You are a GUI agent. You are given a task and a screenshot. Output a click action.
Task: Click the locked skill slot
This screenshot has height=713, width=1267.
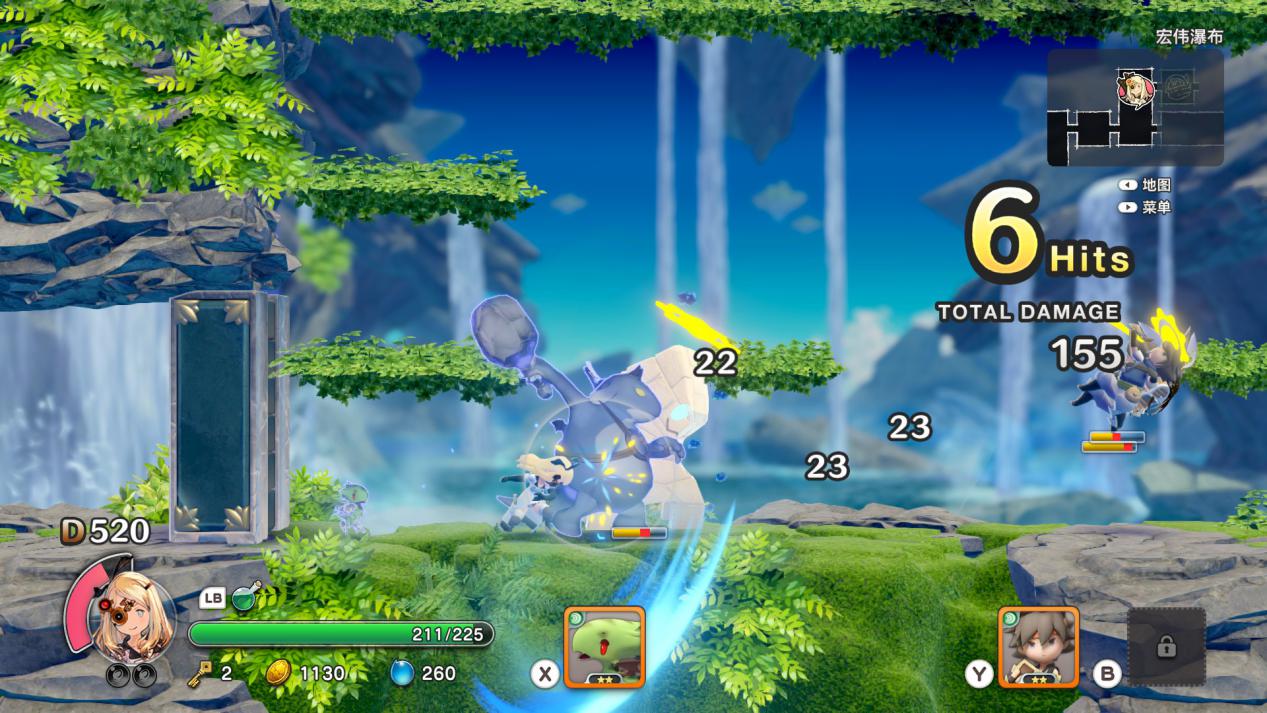[x=1166, y=646]
